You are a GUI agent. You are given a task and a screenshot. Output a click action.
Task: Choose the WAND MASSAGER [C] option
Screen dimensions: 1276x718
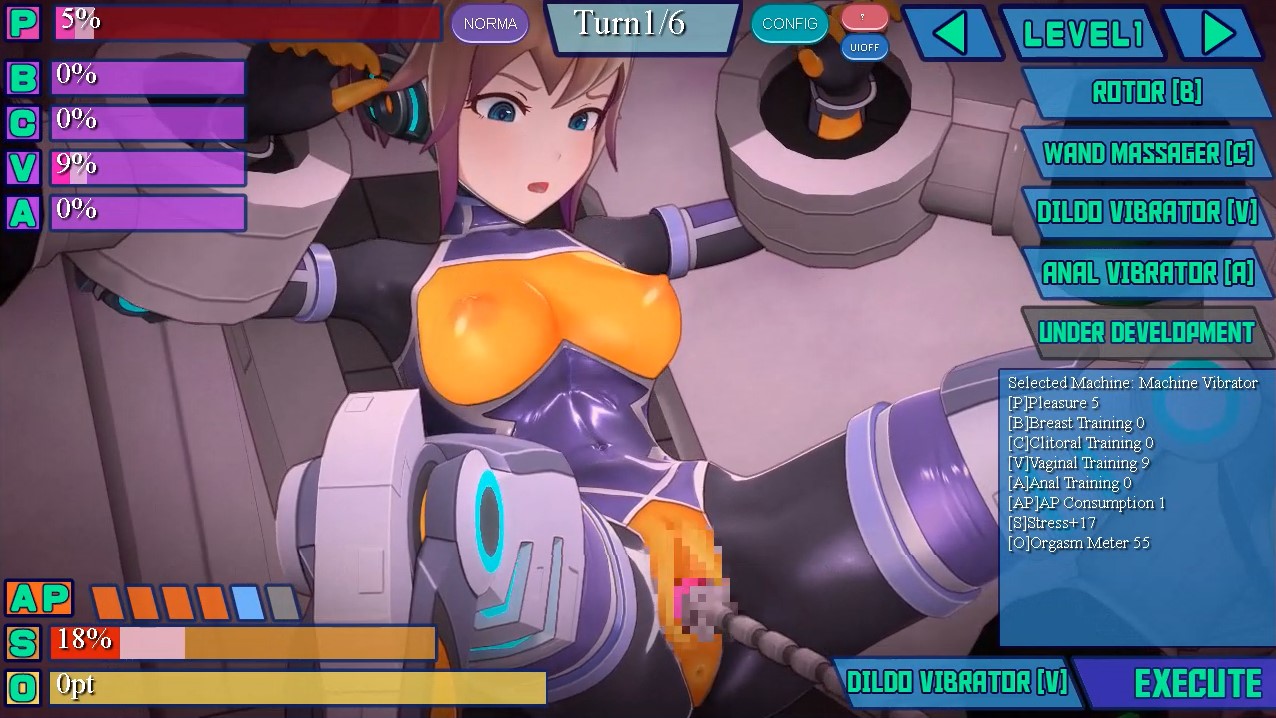[1147, 153]
